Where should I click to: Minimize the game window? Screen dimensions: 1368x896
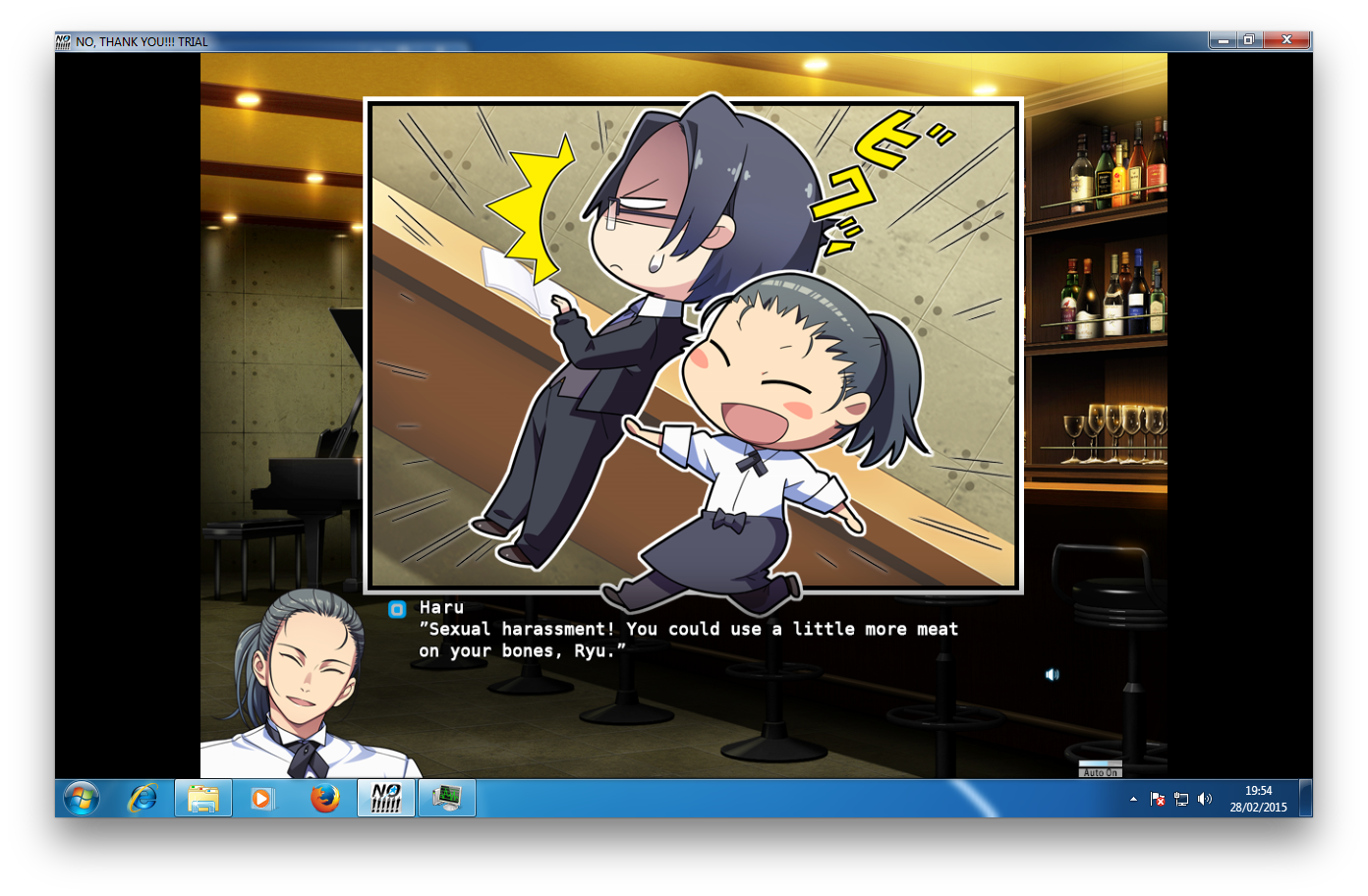point(1223,40)
